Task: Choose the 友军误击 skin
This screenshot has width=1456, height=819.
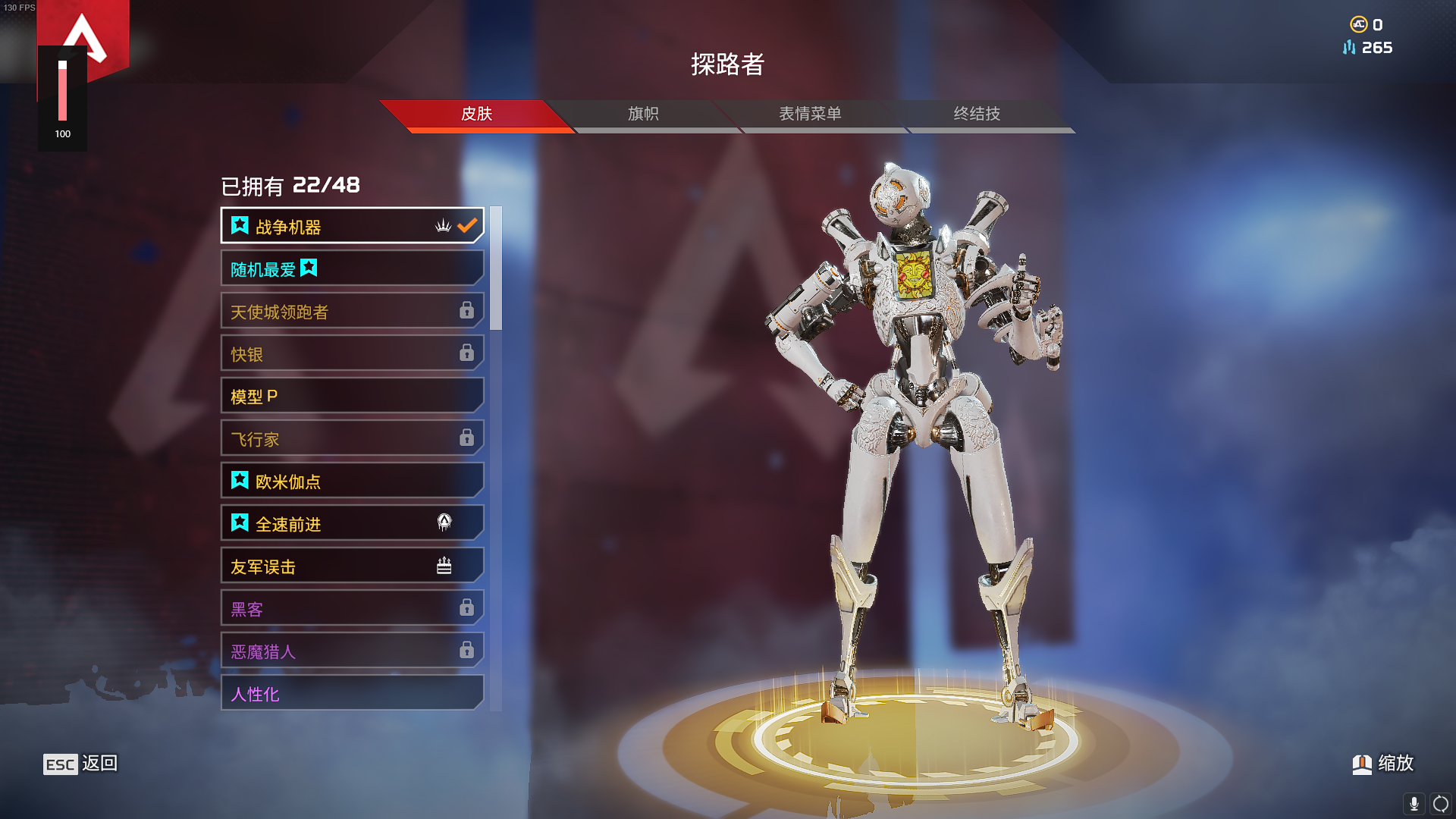Action: (352, 566)
